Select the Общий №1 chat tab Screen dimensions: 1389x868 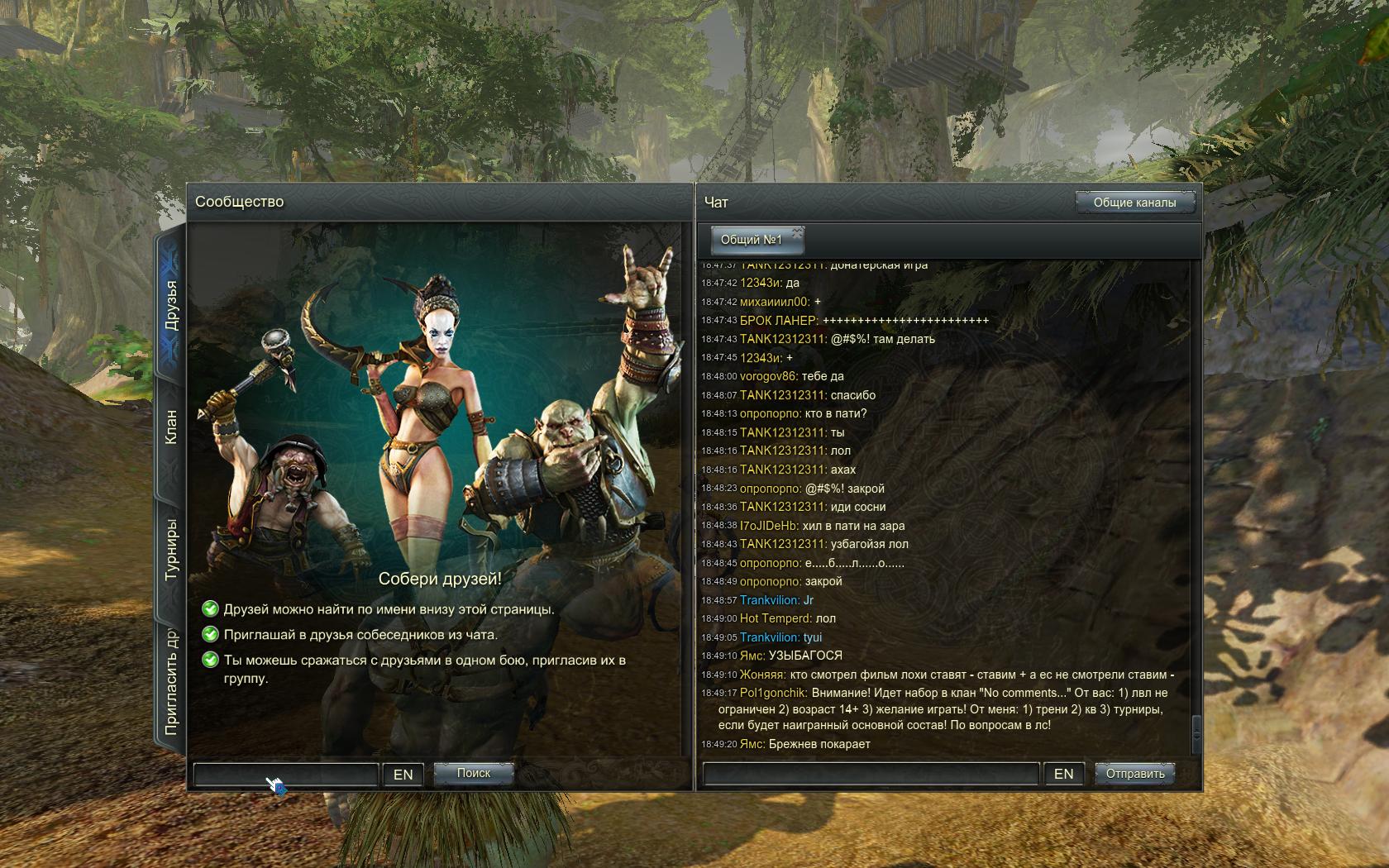click(x=751, y=241)
